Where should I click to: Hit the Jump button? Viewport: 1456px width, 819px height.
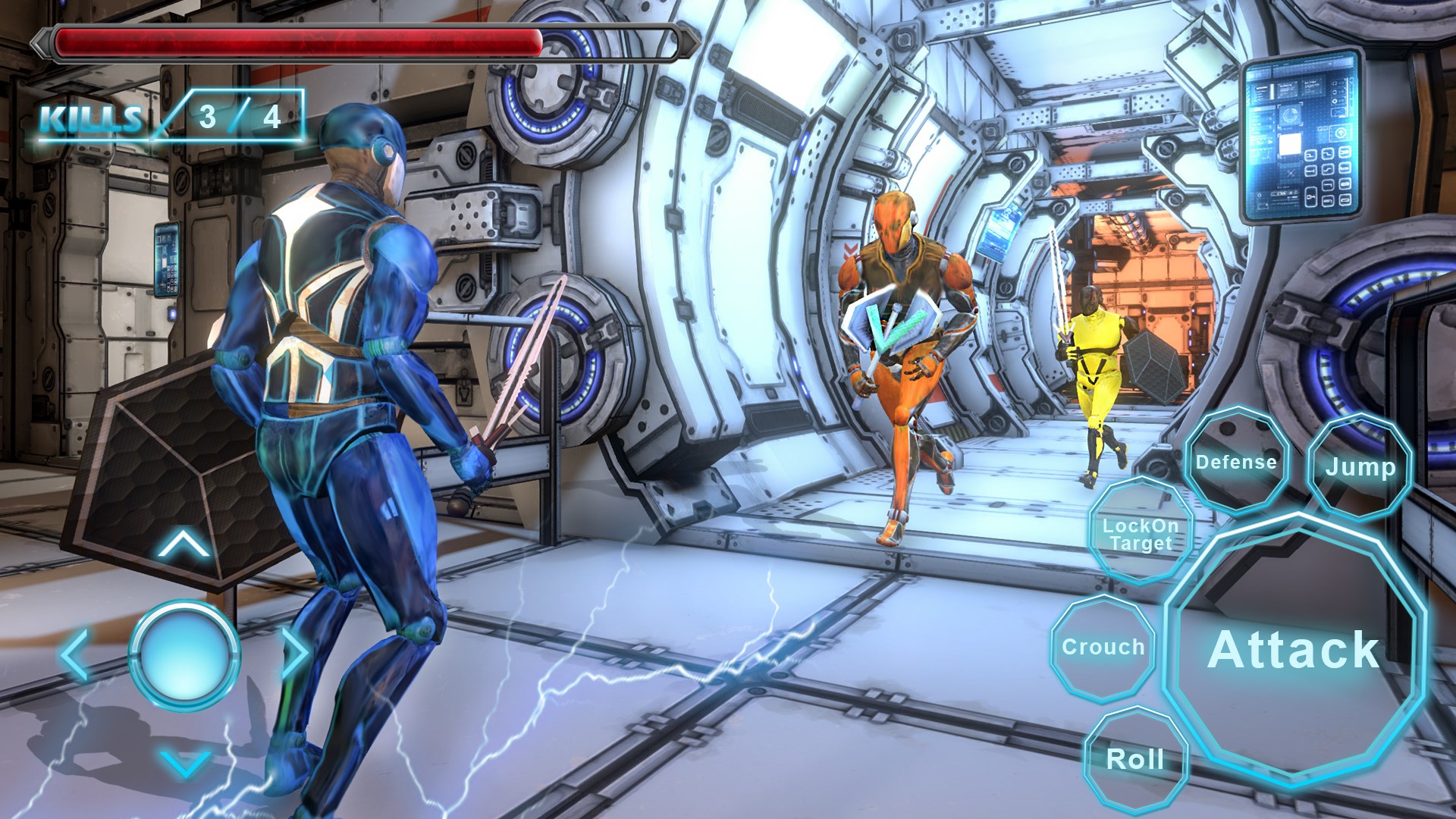(1360, 467)
